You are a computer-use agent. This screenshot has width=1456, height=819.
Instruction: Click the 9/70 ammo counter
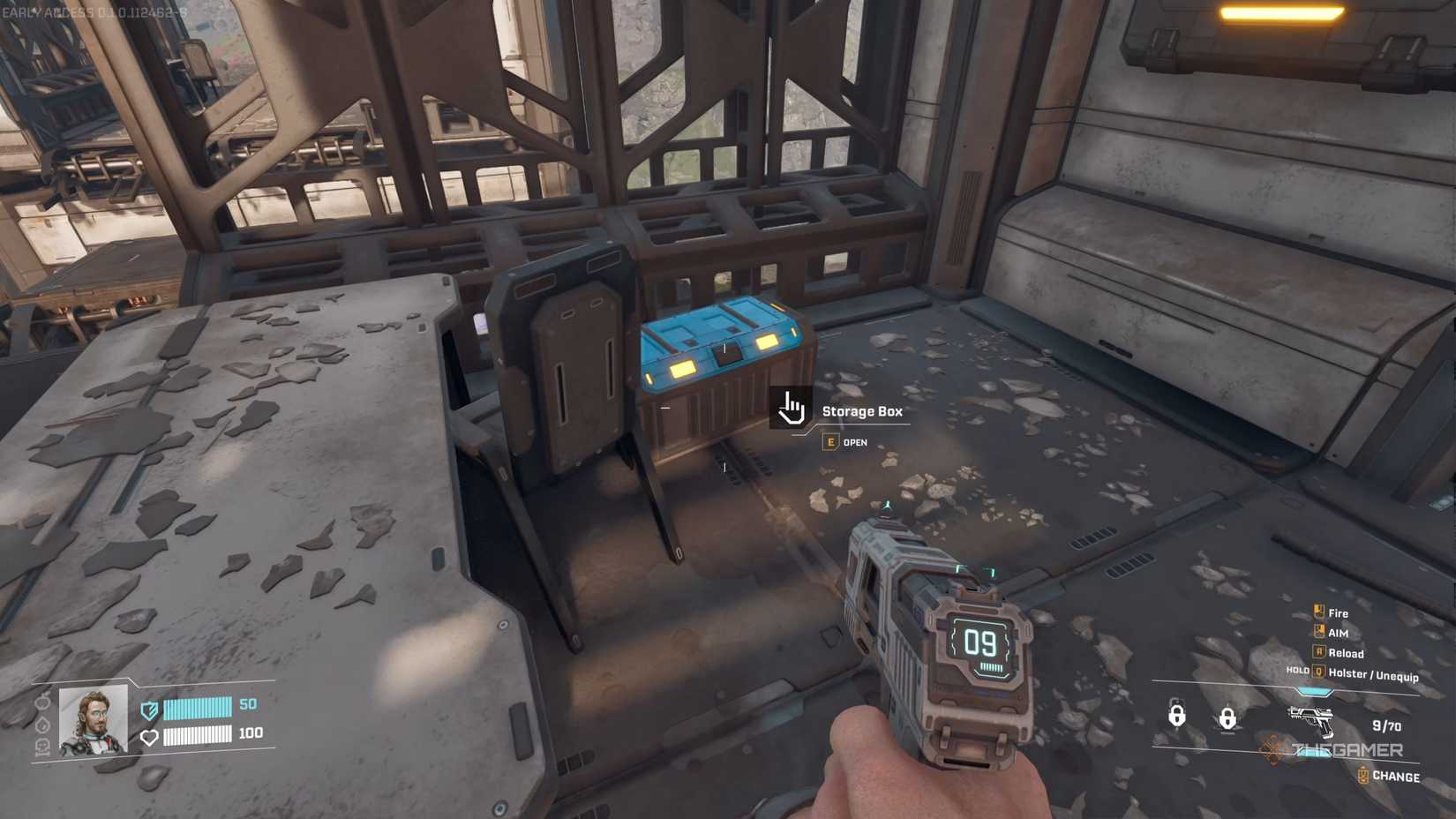pos(1387,725)
